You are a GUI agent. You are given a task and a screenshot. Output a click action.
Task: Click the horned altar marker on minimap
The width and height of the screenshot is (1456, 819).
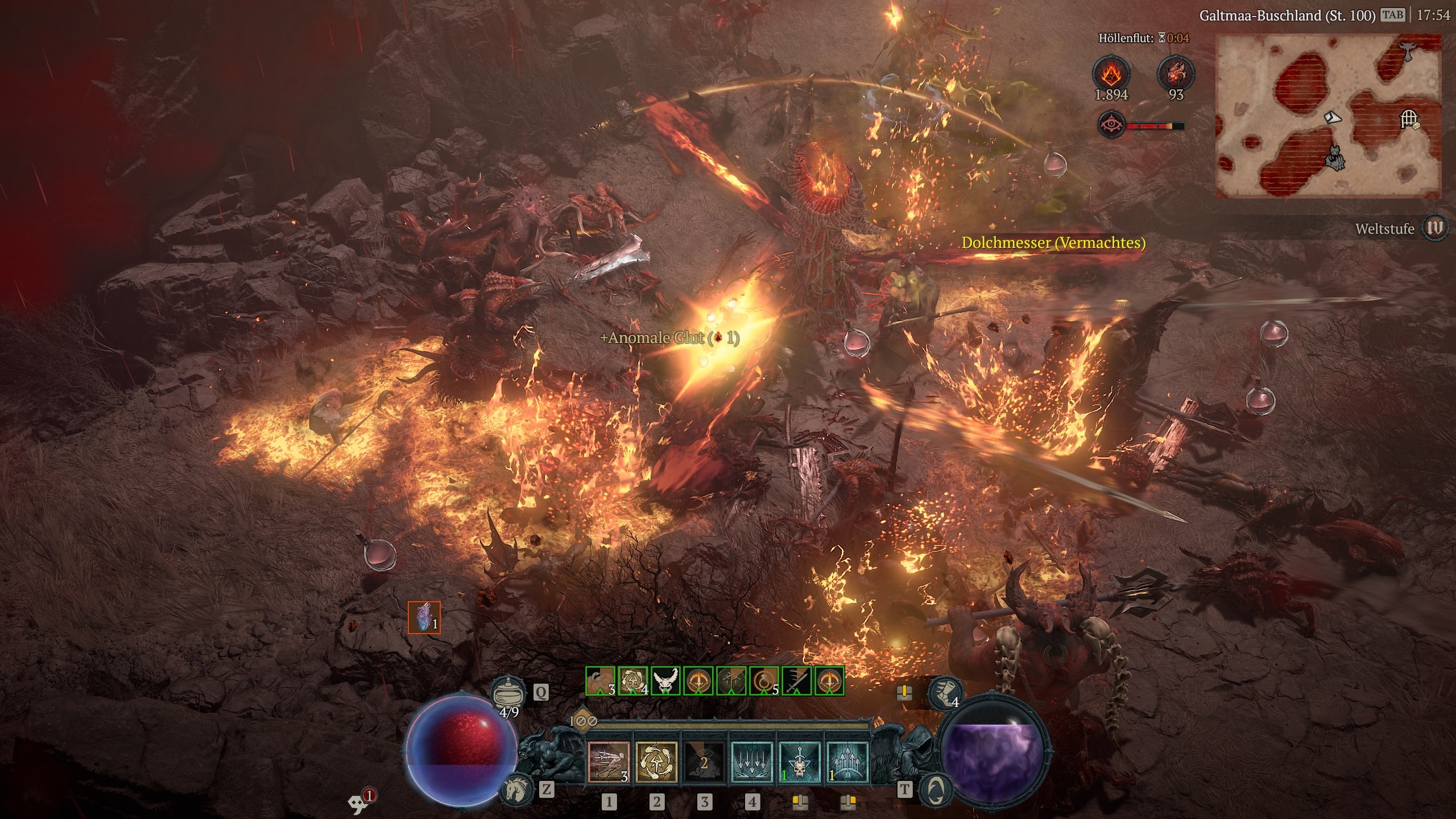pos(1407,50)
